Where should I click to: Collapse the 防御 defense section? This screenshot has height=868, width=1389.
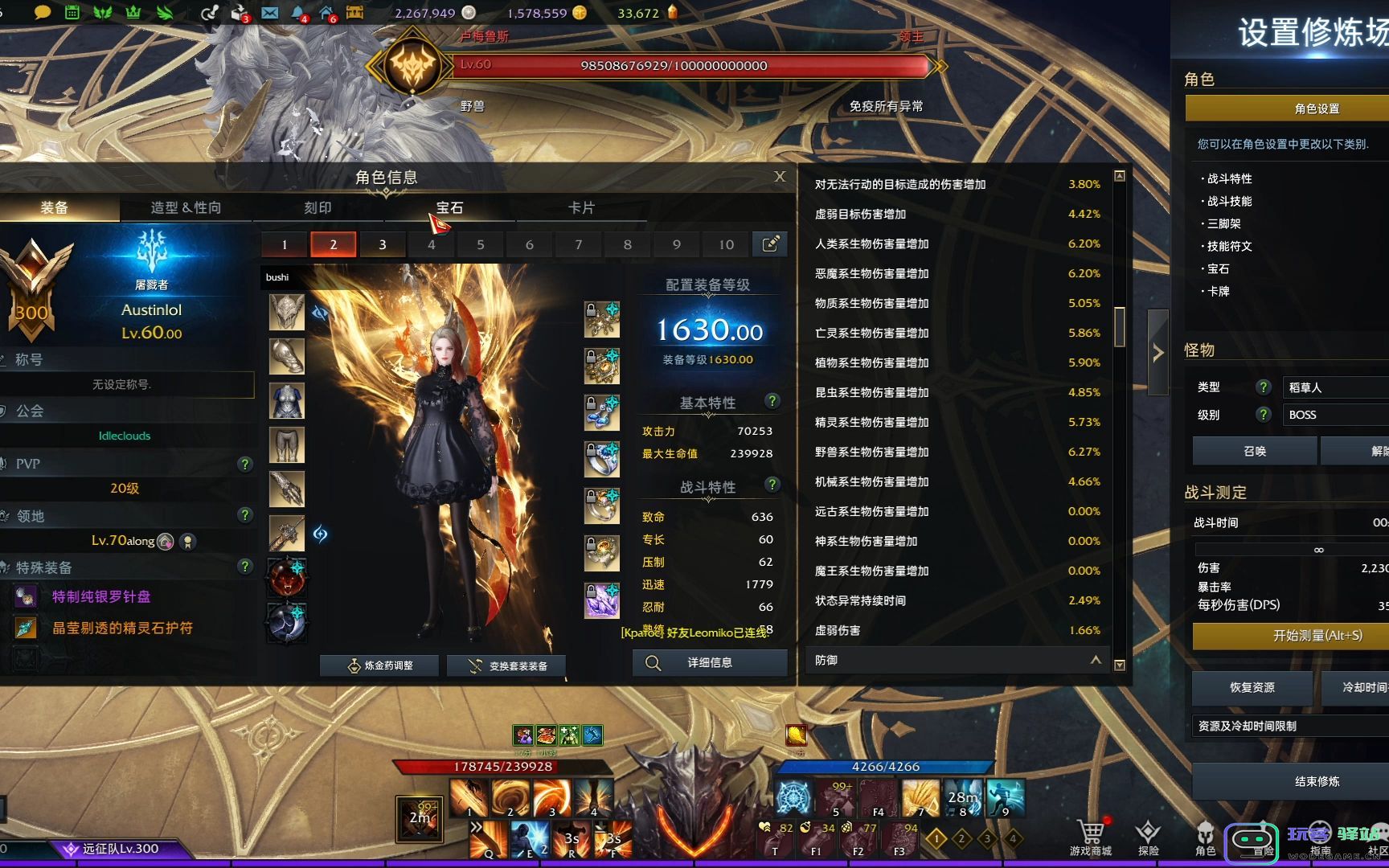1095,660
